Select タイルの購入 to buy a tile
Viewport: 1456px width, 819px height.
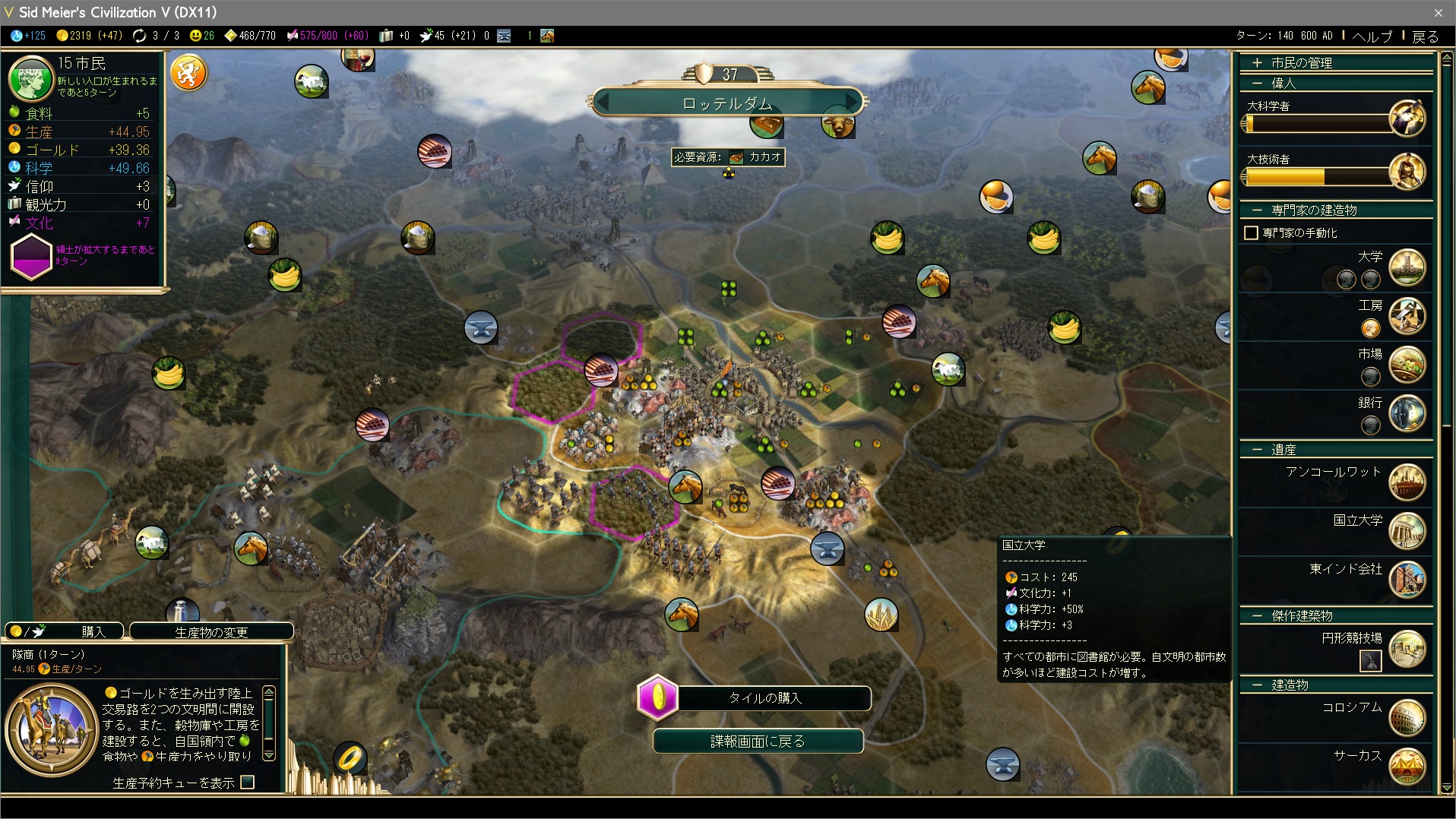pos(764,698)
